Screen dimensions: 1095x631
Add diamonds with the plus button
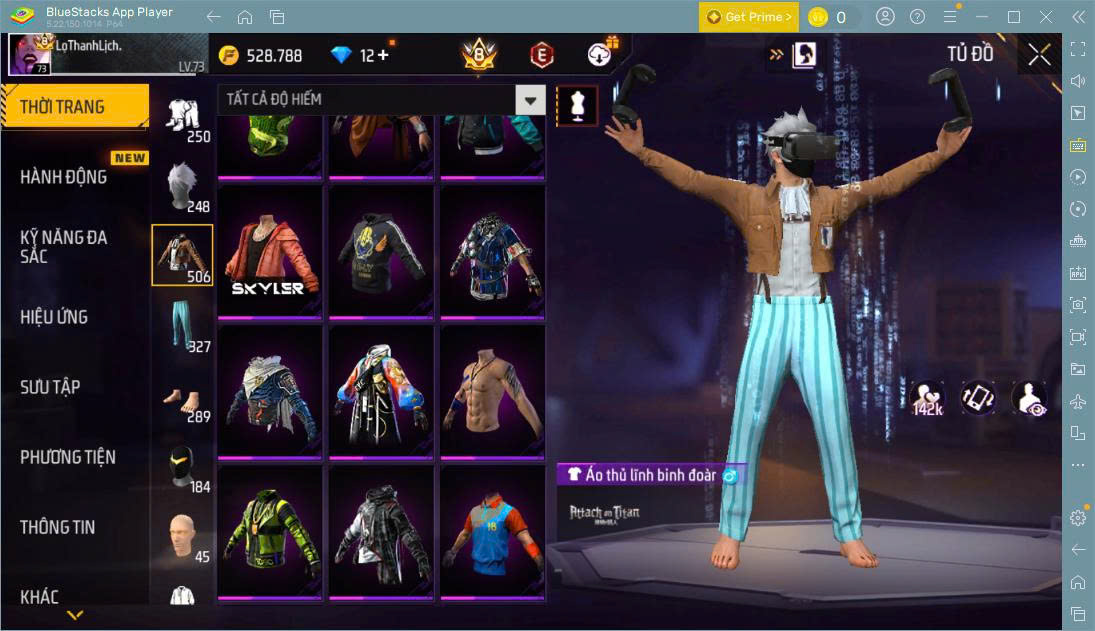[382, 55]
